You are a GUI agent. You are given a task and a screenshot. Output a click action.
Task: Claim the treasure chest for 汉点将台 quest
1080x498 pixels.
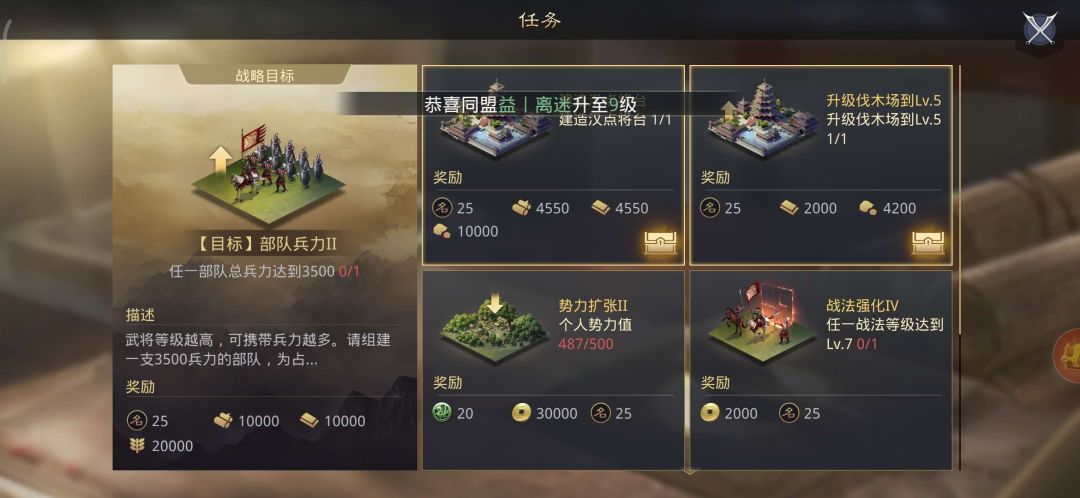click(x=661, y=240)
